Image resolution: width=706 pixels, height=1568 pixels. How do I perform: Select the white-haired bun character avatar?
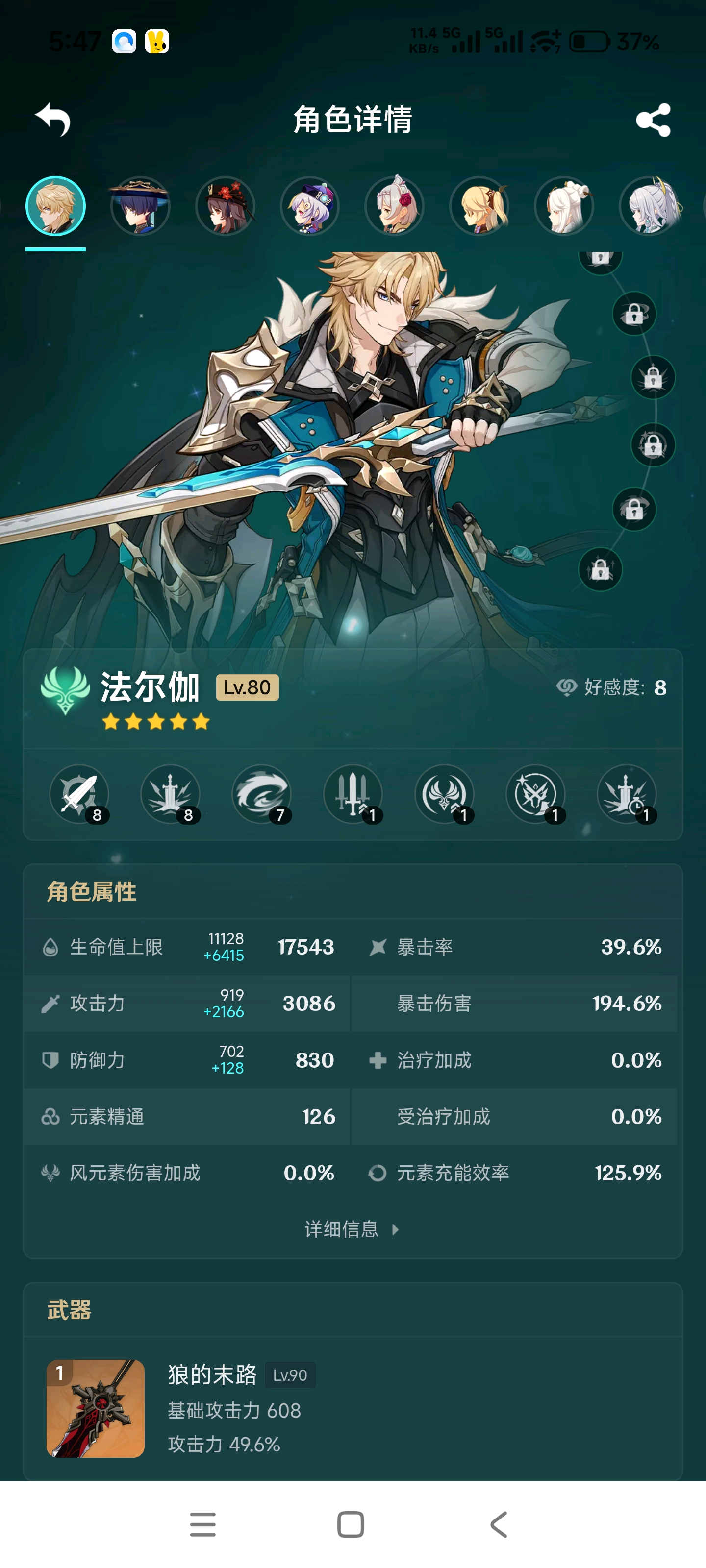(564, 206)
